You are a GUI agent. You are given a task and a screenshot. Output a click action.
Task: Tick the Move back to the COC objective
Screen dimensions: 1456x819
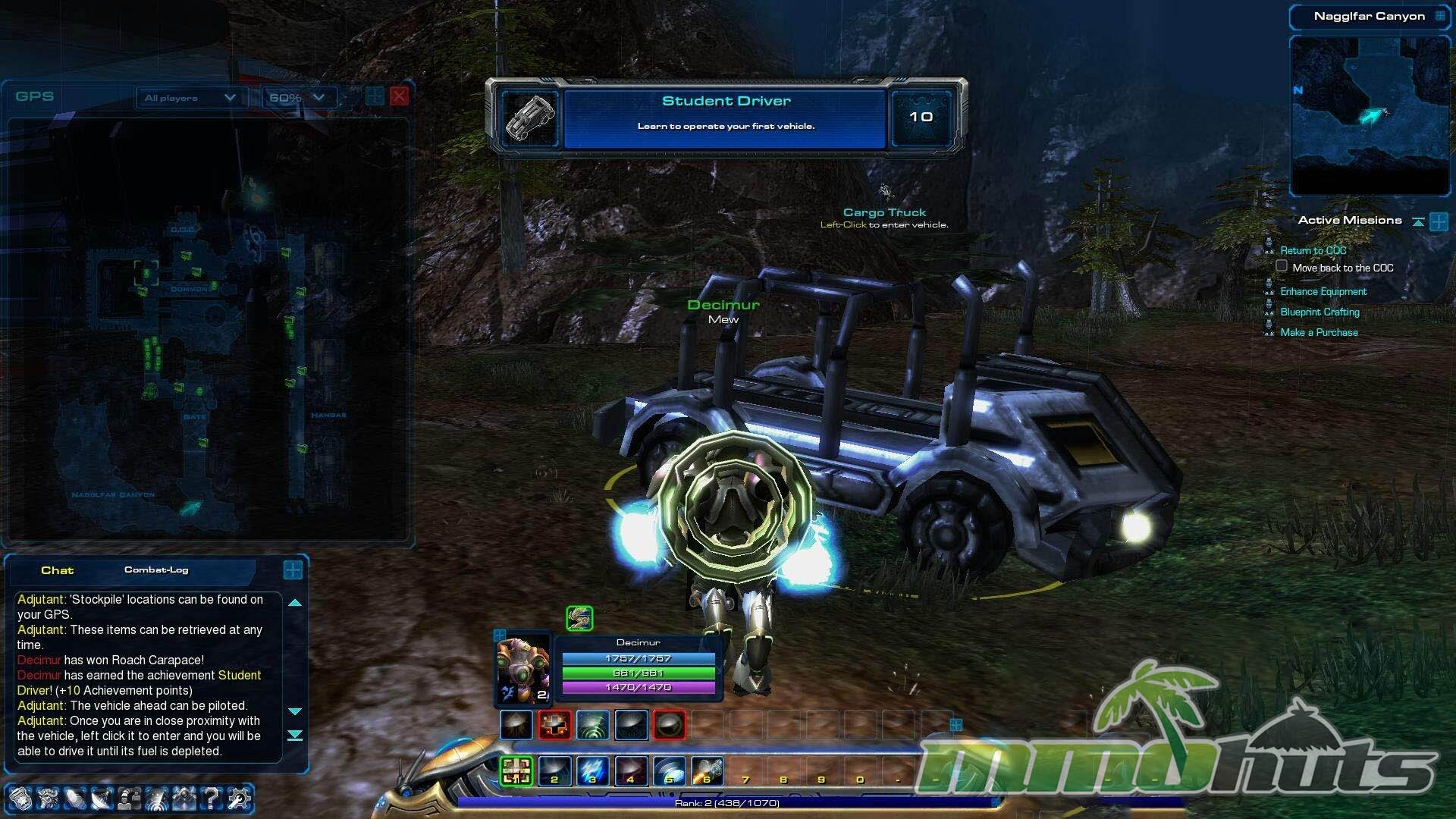[x=1282, y=266]
